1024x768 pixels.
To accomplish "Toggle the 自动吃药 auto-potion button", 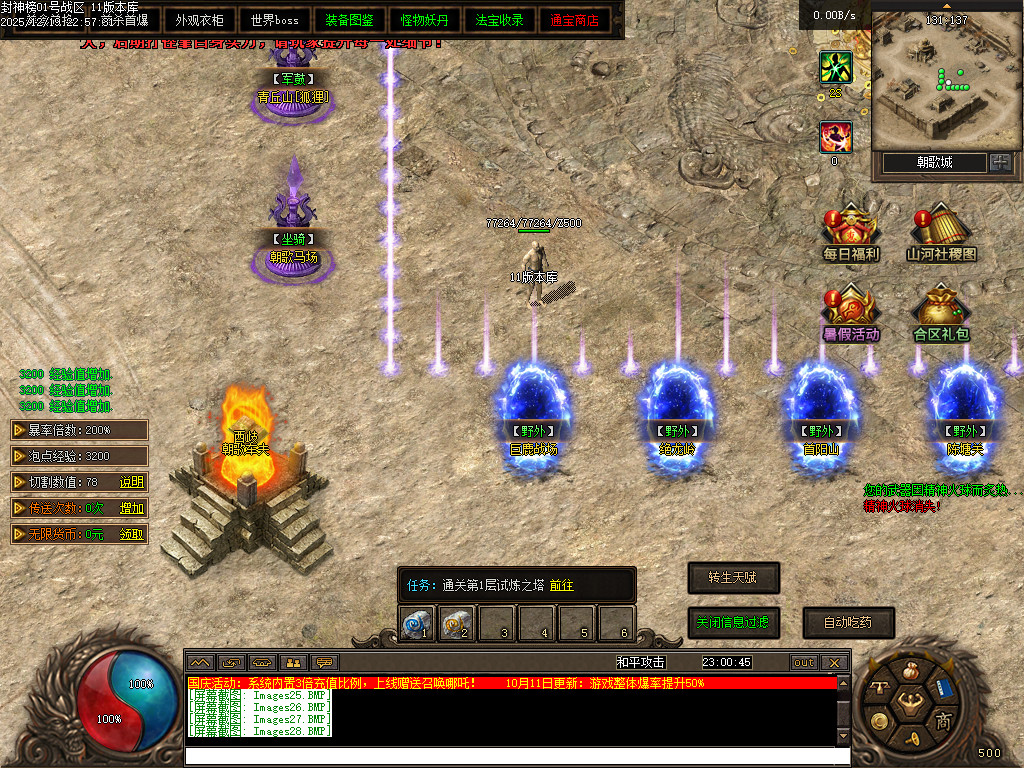I will click(x=848, y=622).
